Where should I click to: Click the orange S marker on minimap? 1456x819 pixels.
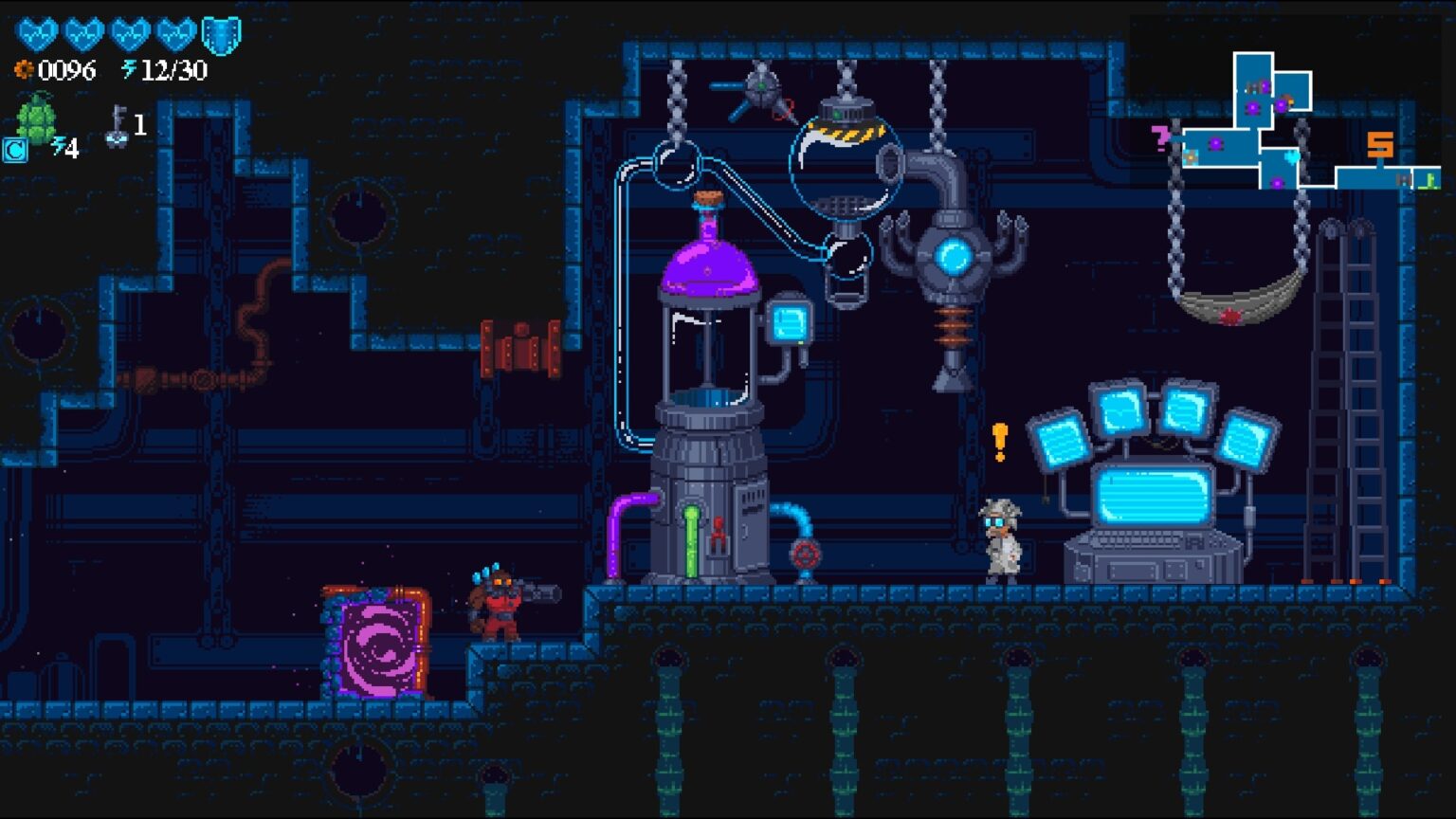click(1380, 145)
